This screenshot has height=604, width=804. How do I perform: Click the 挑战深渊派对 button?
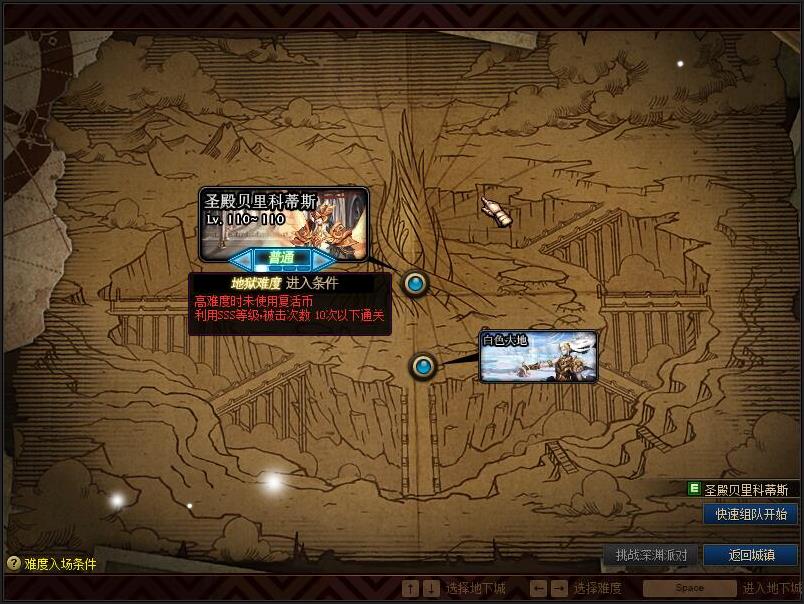pos(651,554)
